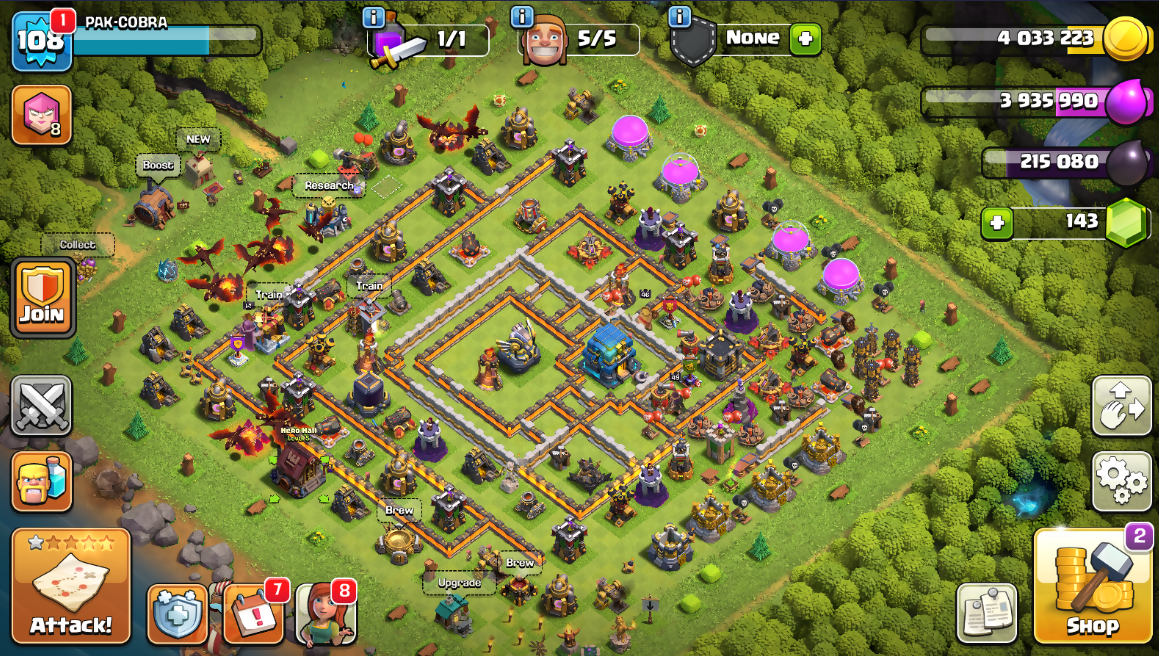1159x656 pixels.
Task: Toggle the village edit hand button
Action: point(1121,406)
